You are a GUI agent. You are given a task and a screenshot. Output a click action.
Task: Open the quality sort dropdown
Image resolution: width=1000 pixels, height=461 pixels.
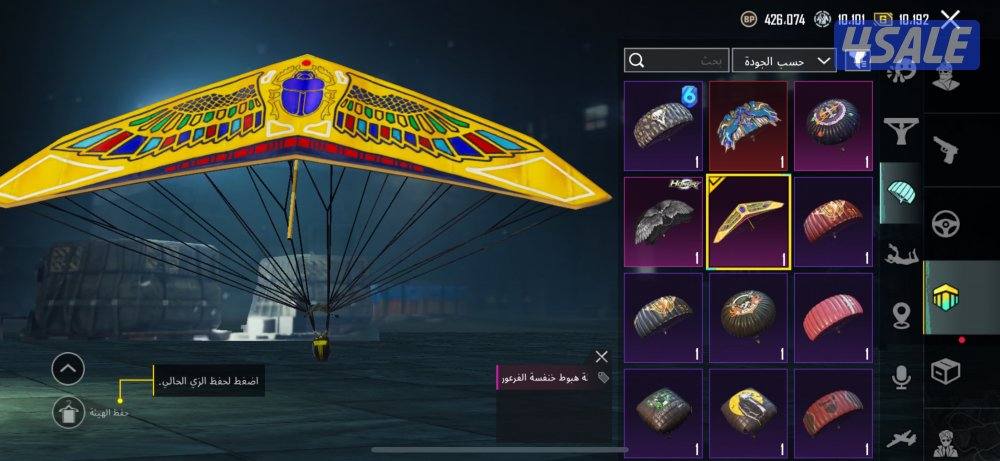click(784, 61)
